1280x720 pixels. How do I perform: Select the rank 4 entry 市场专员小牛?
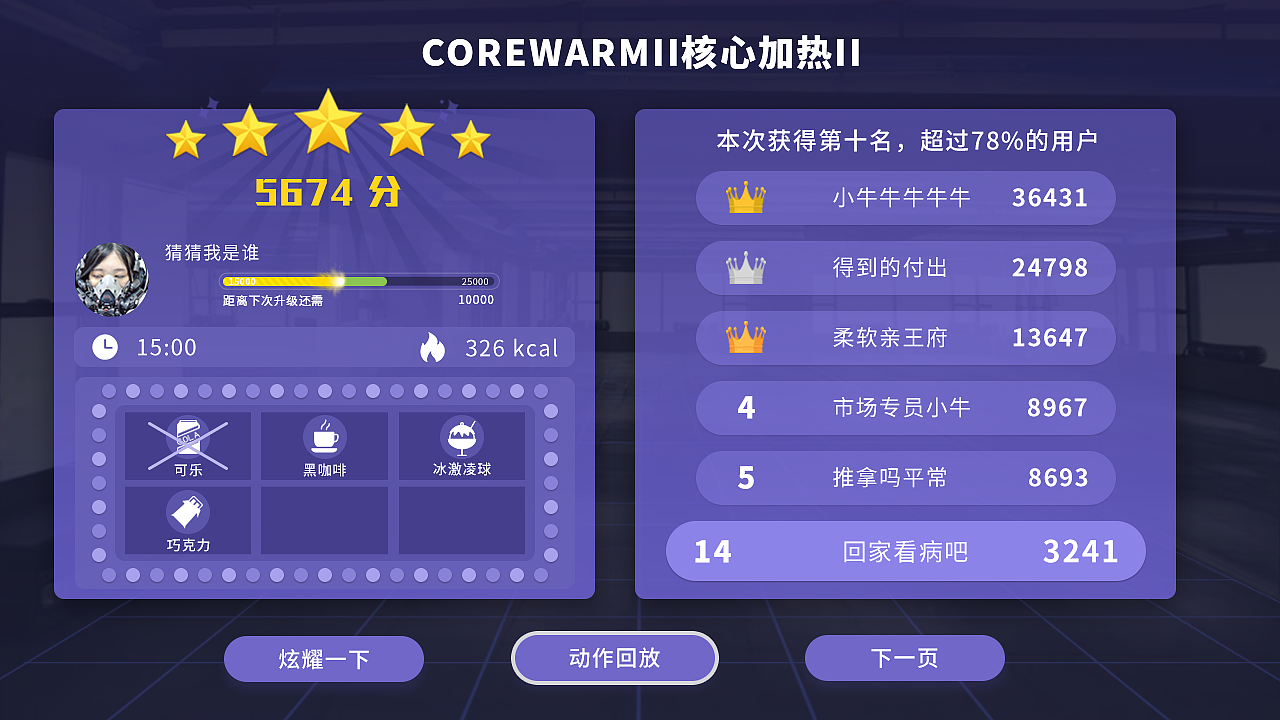click(905, 408)
